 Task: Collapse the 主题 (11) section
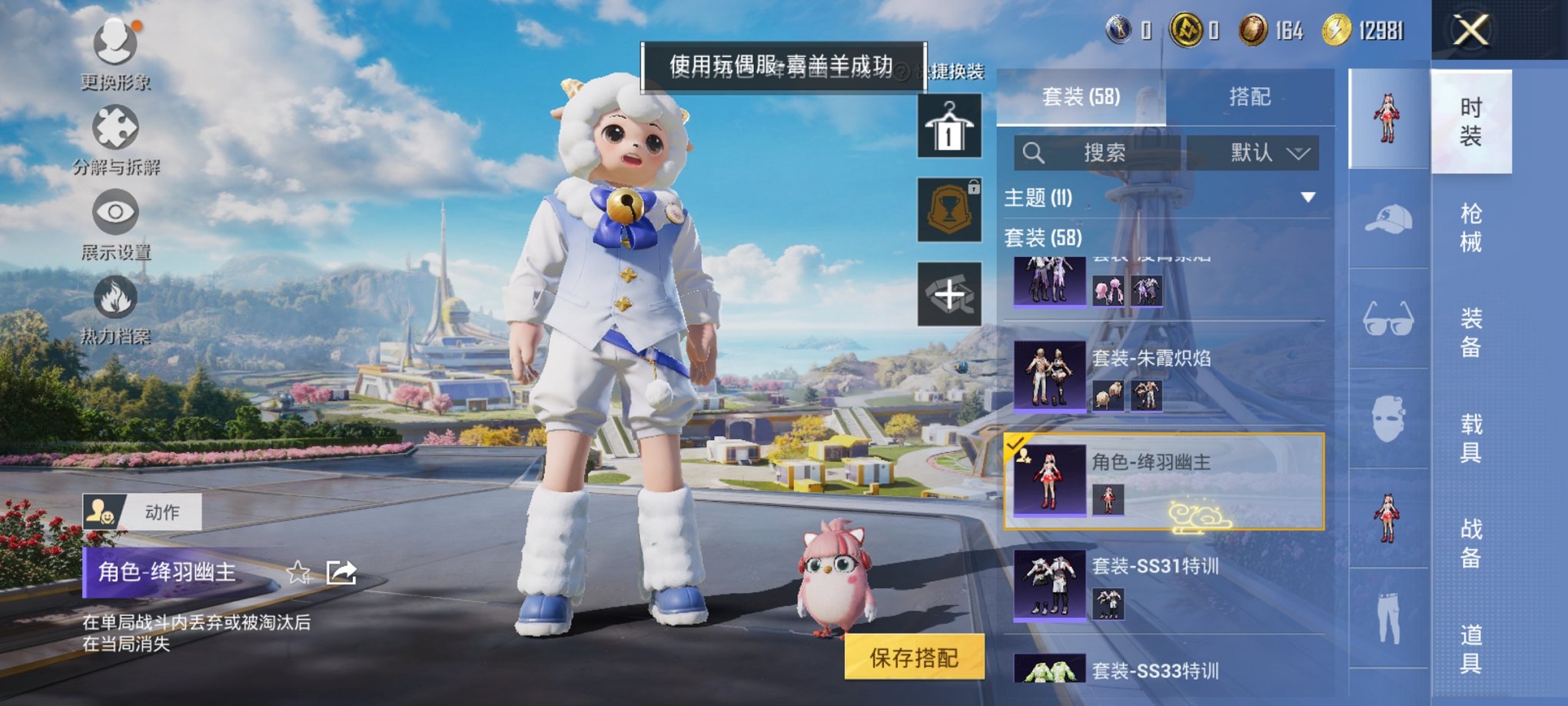(x=1308, y=198)
